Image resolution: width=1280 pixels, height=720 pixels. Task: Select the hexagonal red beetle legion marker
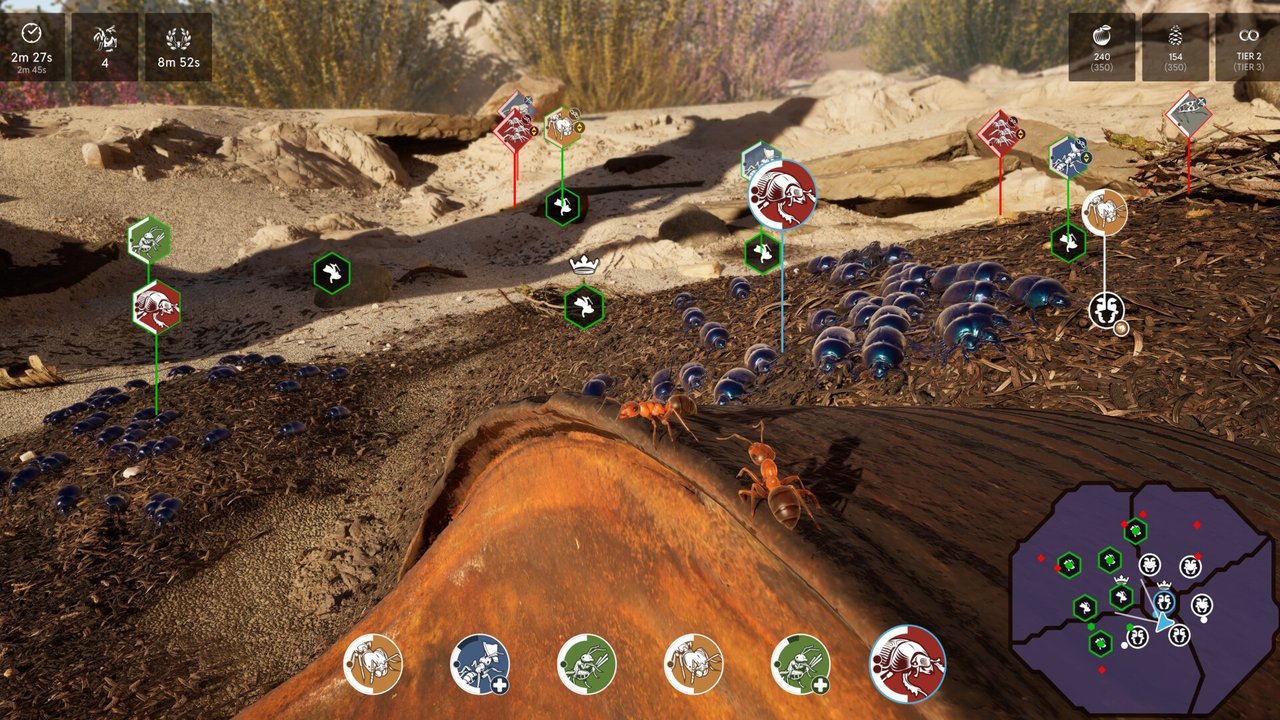click(x=156, y=307)
